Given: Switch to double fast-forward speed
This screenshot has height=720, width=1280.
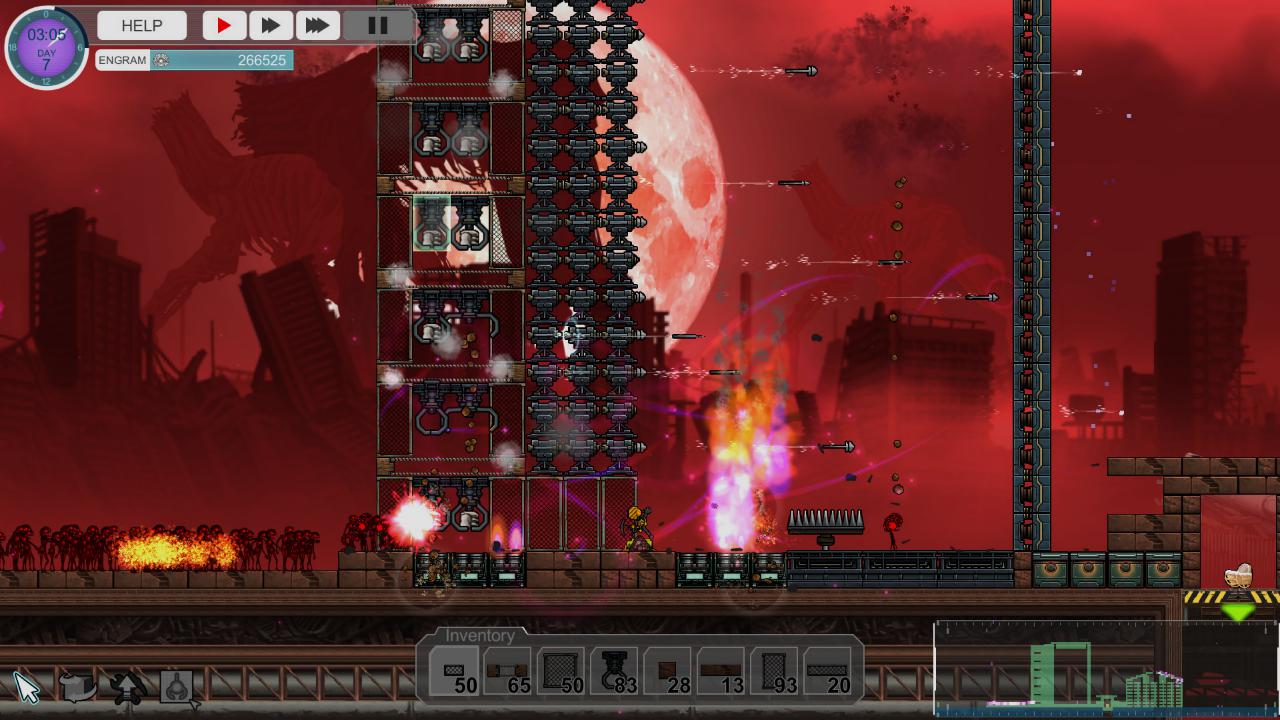Looking at the screenshot, I should (270, 25).
